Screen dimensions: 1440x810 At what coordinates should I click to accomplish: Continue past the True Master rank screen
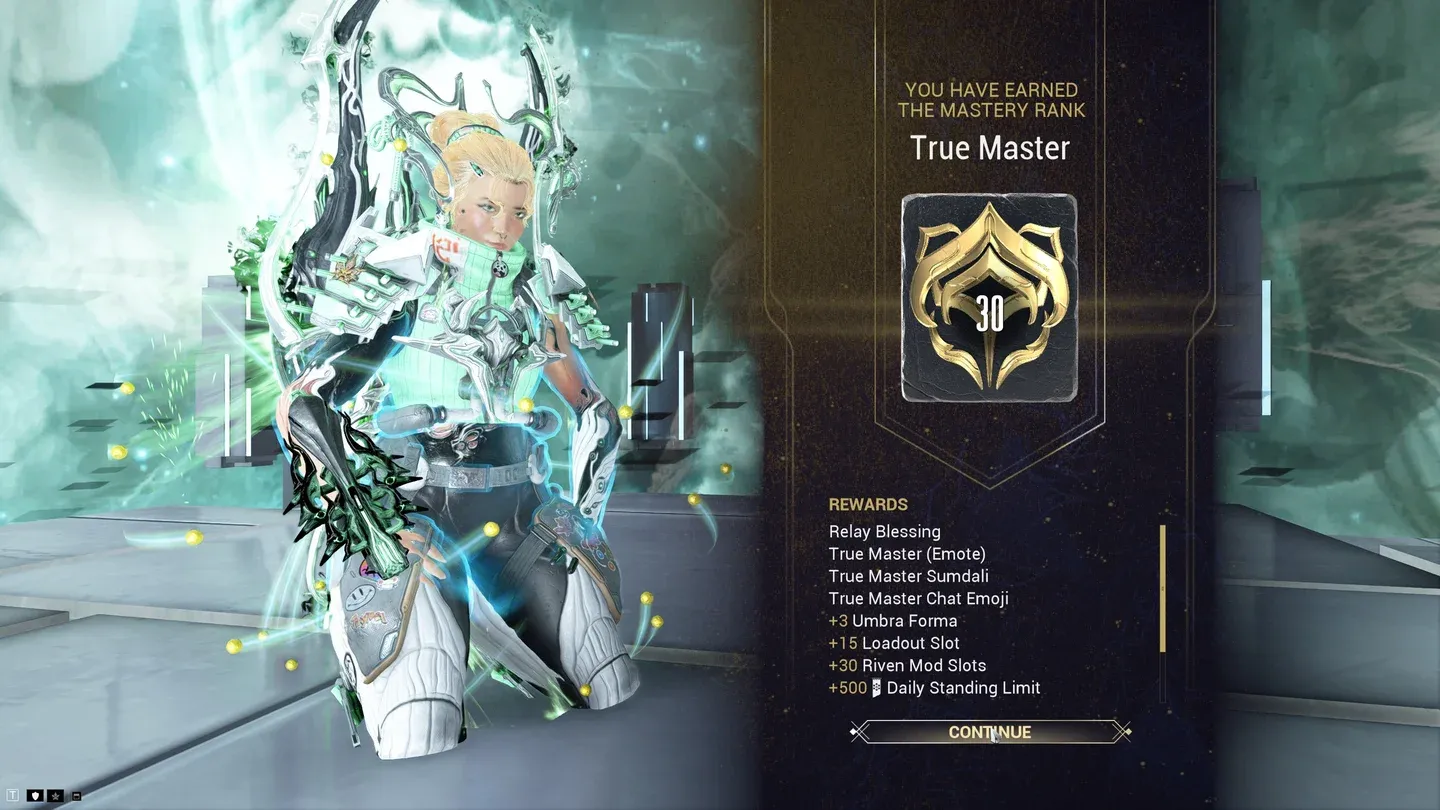tap(989, 732)
